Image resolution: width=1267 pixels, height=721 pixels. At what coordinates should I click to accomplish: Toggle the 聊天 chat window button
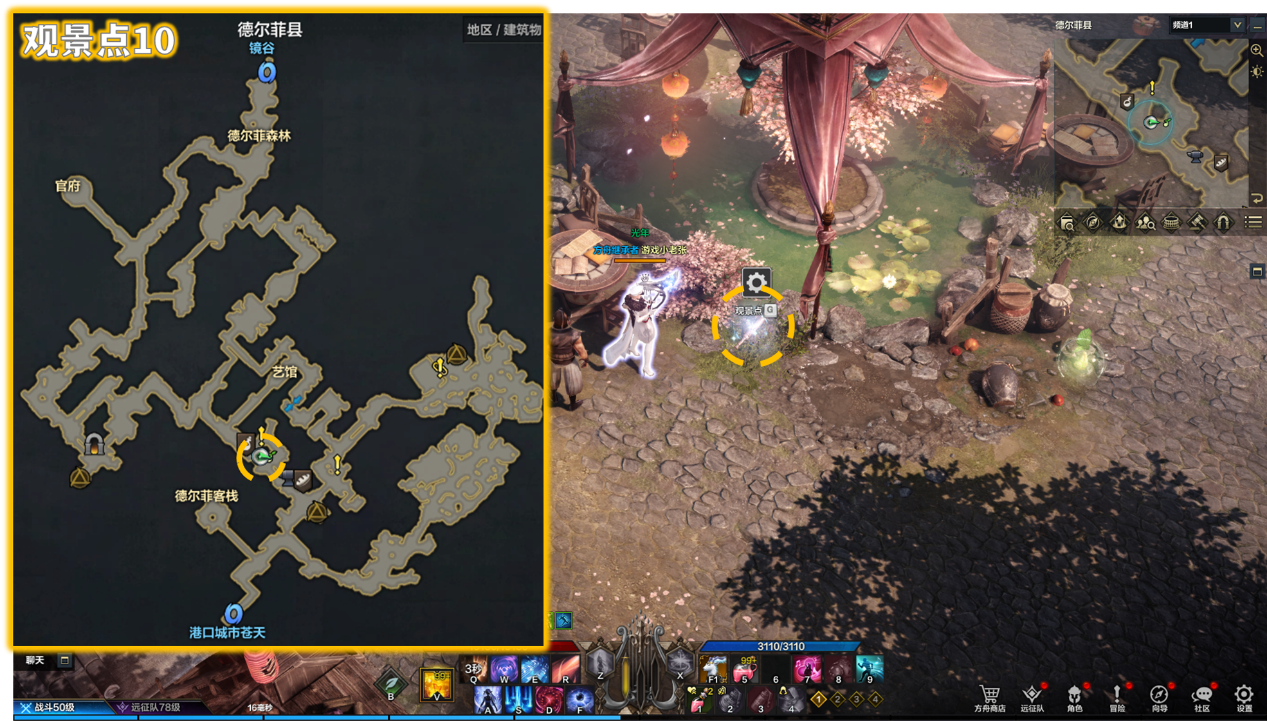pyautogui.click(x=64, y=660)
